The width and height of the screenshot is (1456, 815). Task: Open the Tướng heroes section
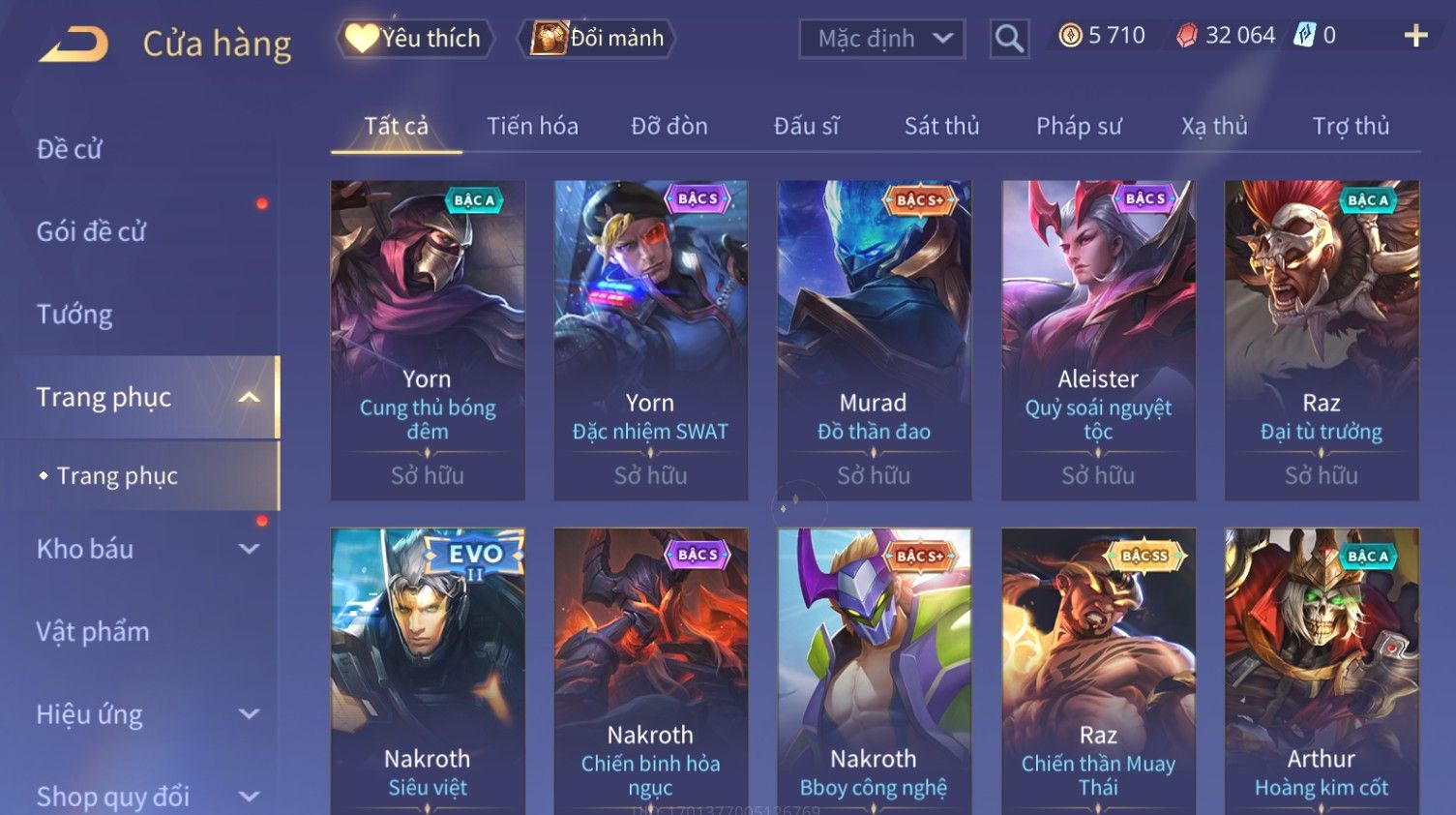[74, 315]
